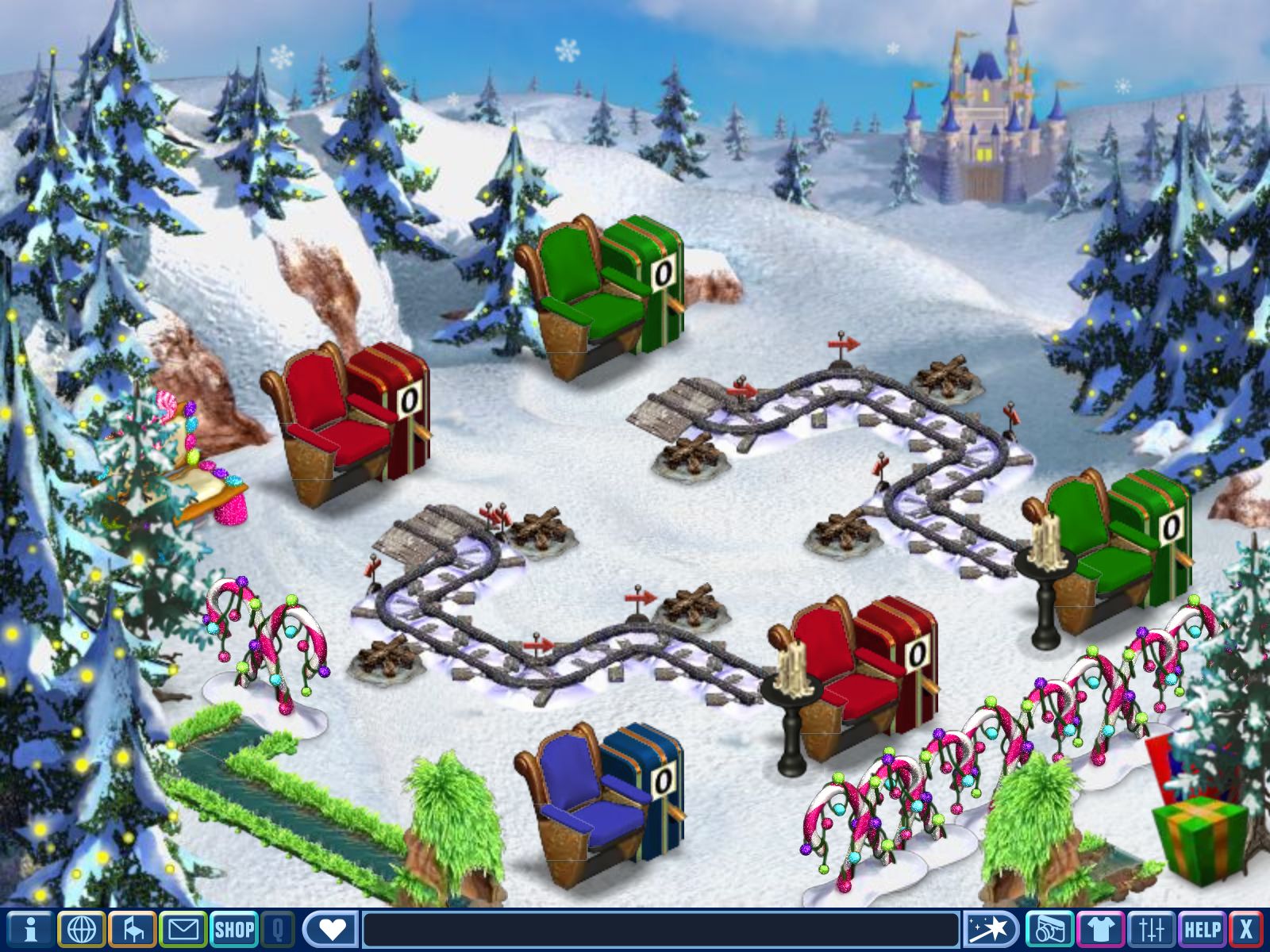Open the HELP menu

pyautogui.click(x=1202, y=929)
